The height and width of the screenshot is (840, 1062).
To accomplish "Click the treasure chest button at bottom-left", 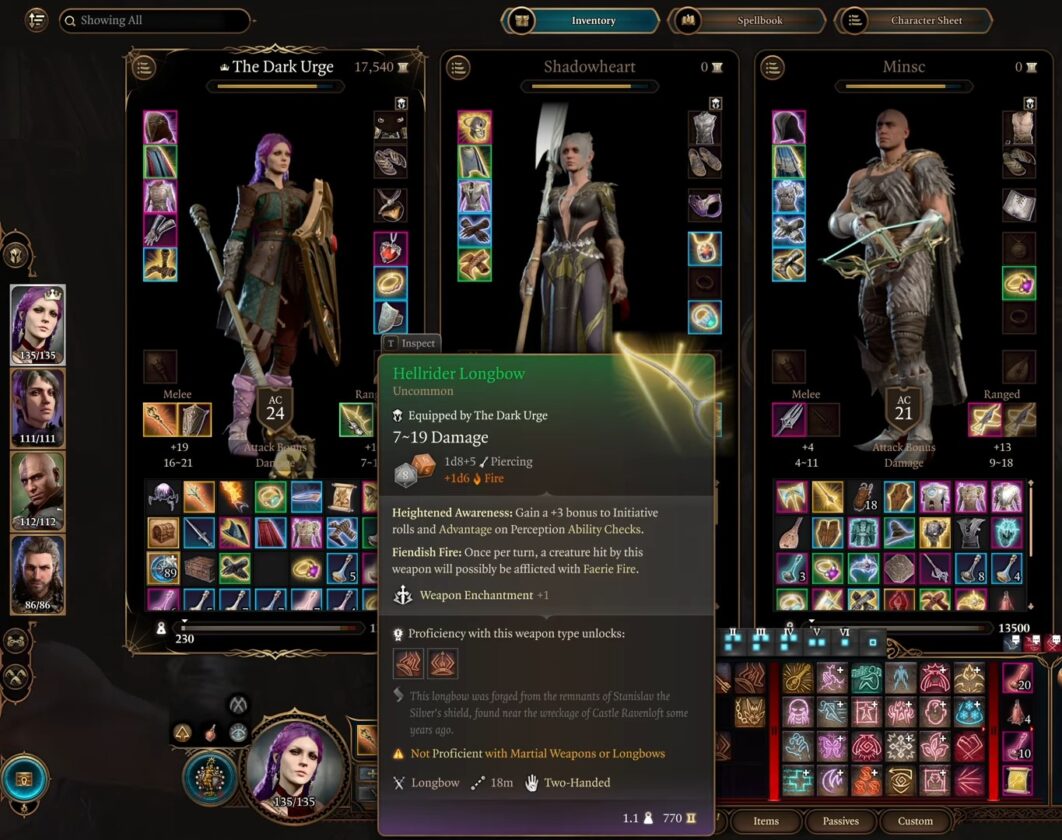I will click(24, 779).
